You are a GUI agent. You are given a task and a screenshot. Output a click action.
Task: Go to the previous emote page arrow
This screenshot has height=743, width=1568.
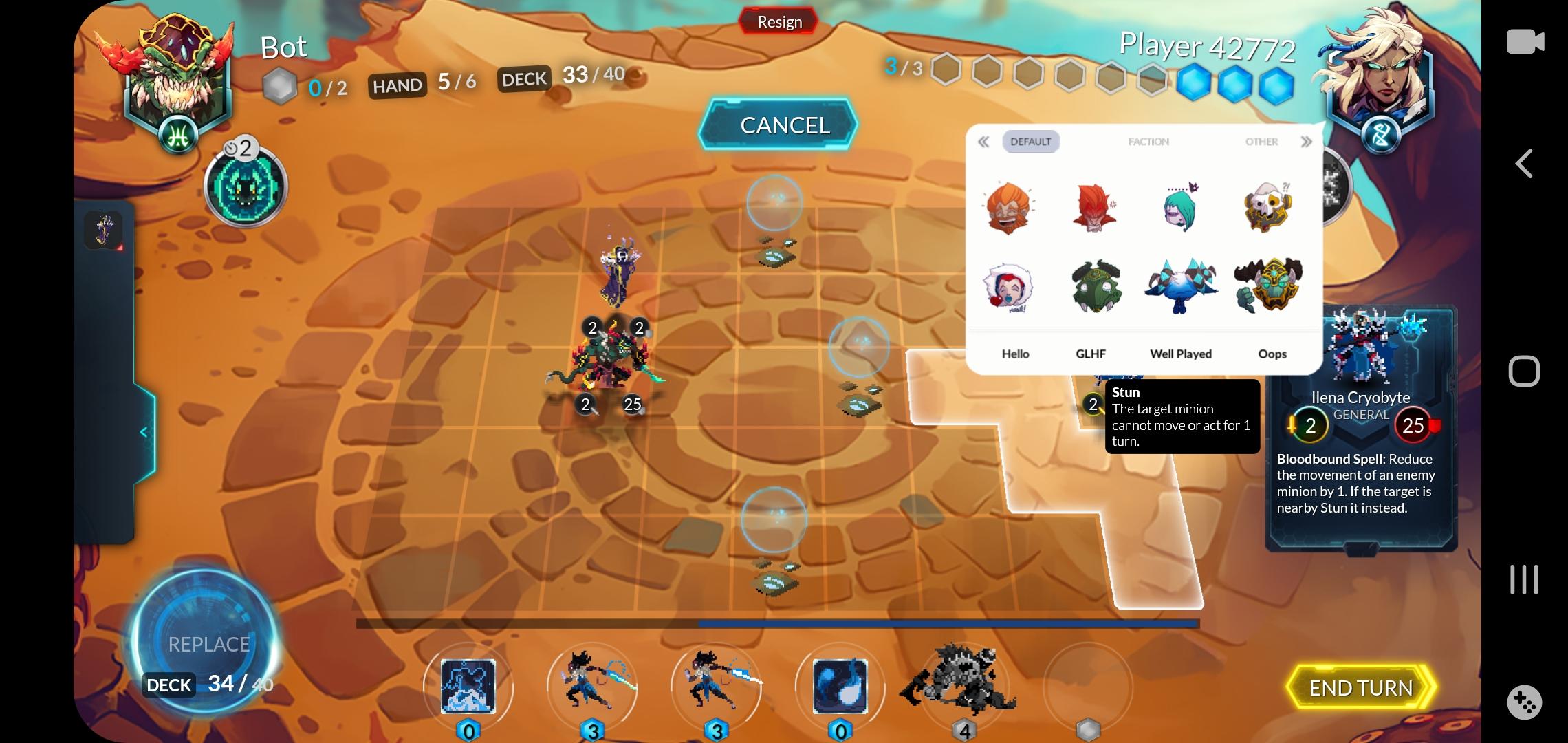pos(983,141)
